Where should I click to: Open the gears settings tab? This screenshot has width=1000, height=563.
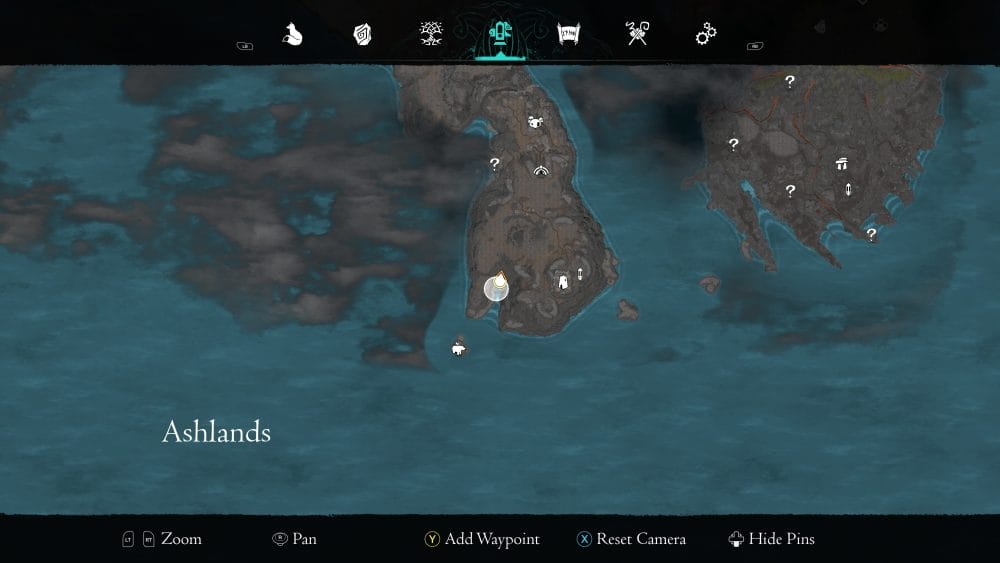(x=706, y=35)
